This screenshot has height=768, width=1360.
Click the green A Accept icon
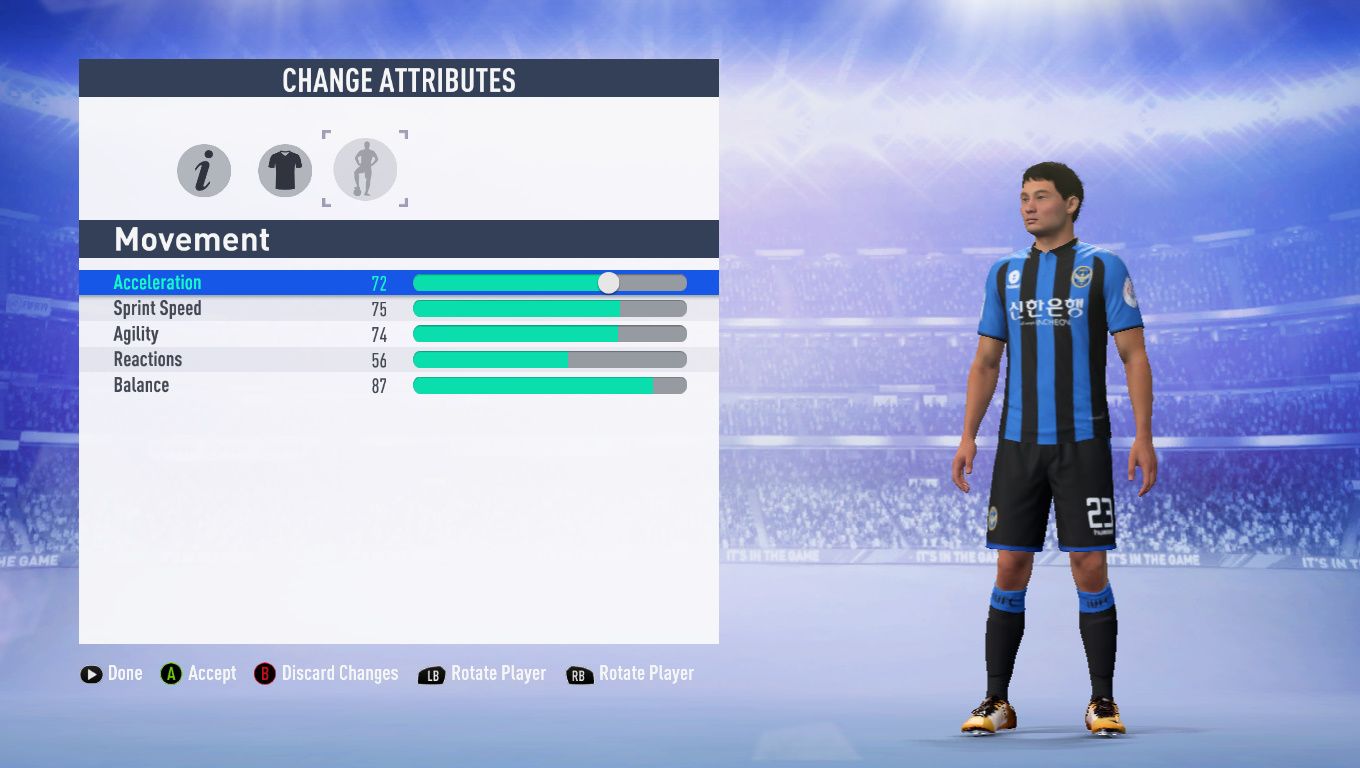(170, 673)
